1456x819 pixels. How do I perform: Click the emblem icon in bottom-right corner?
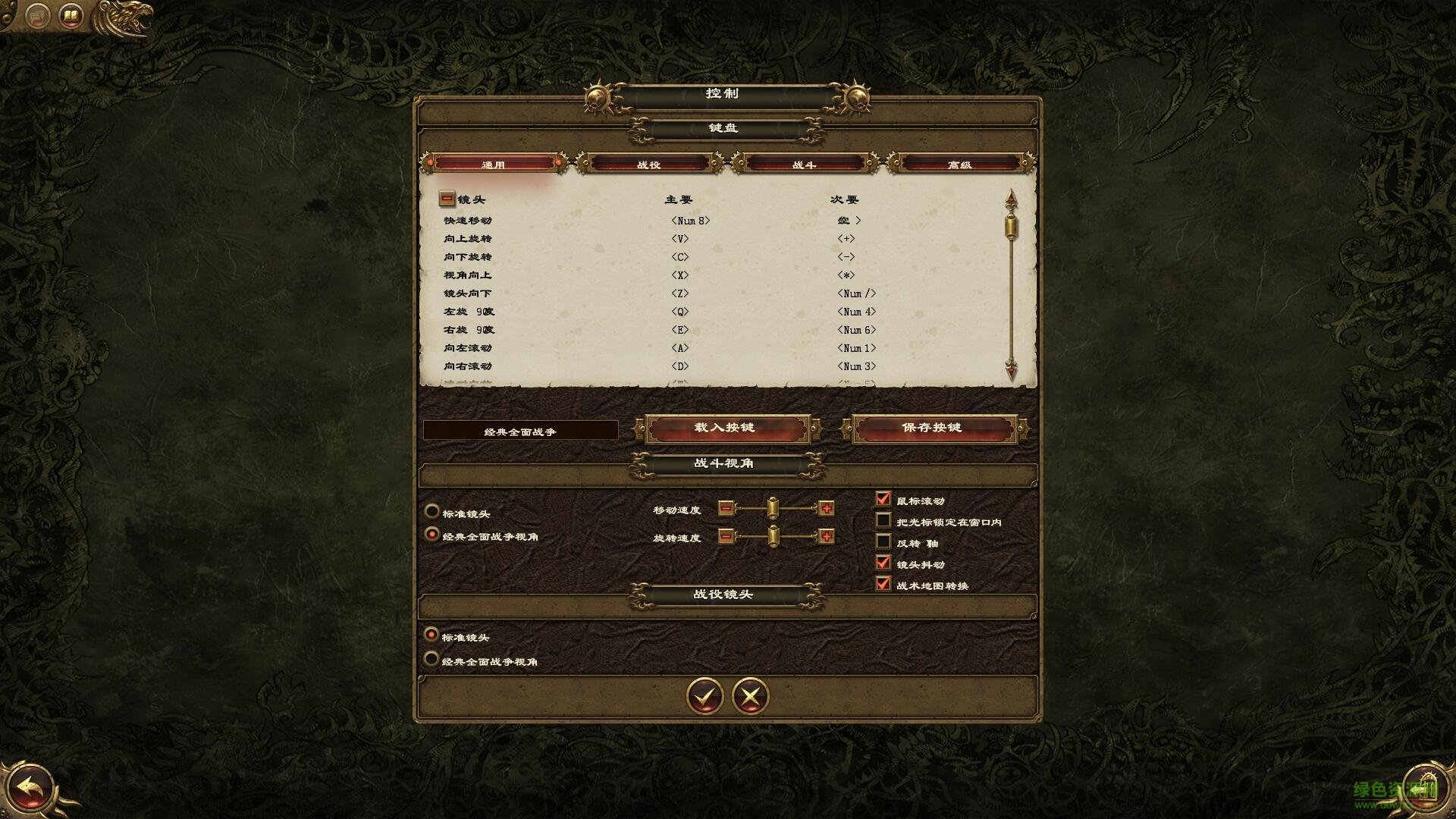coord(1424,787)
